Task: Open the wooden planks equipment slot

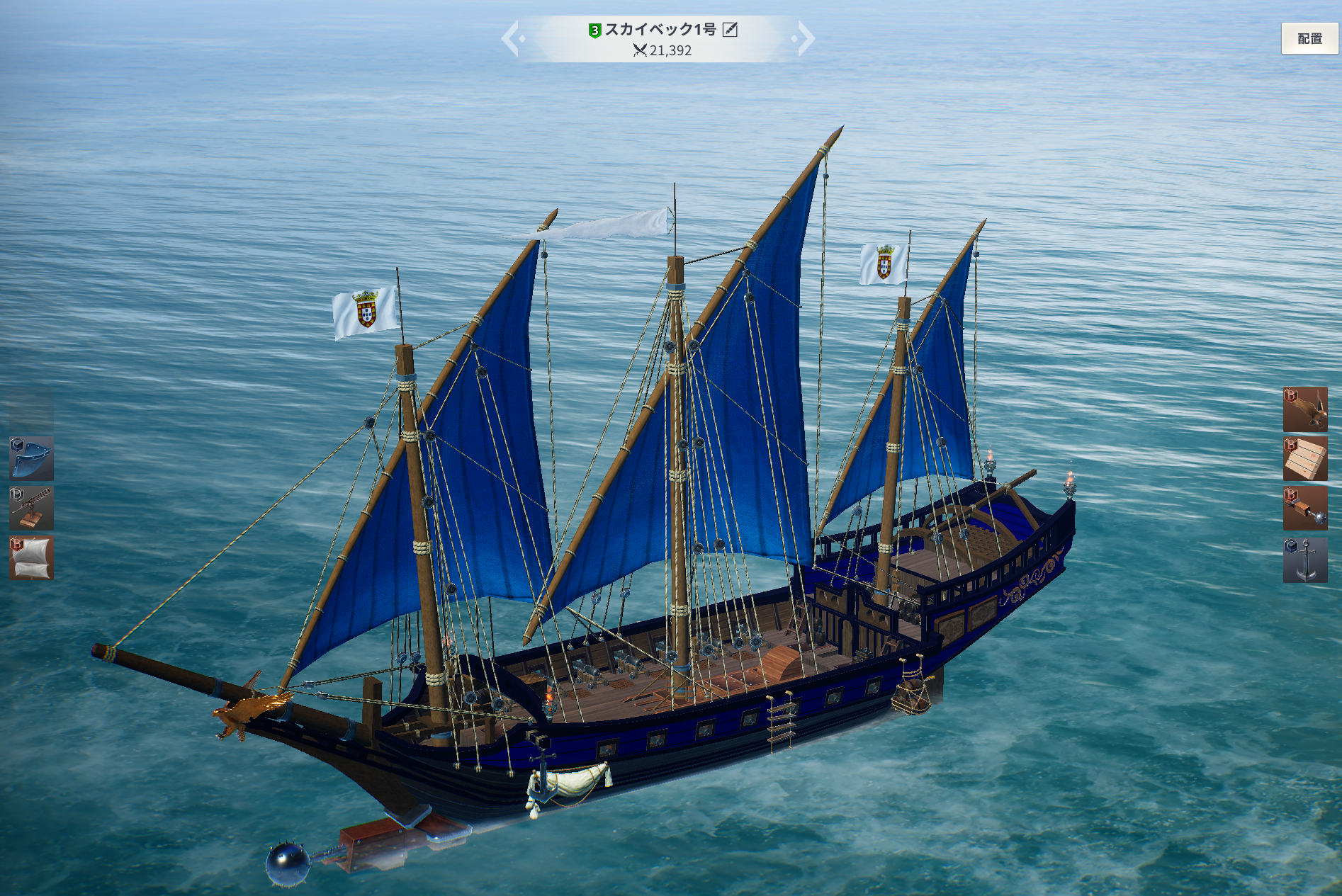Action: point(1304,458)
